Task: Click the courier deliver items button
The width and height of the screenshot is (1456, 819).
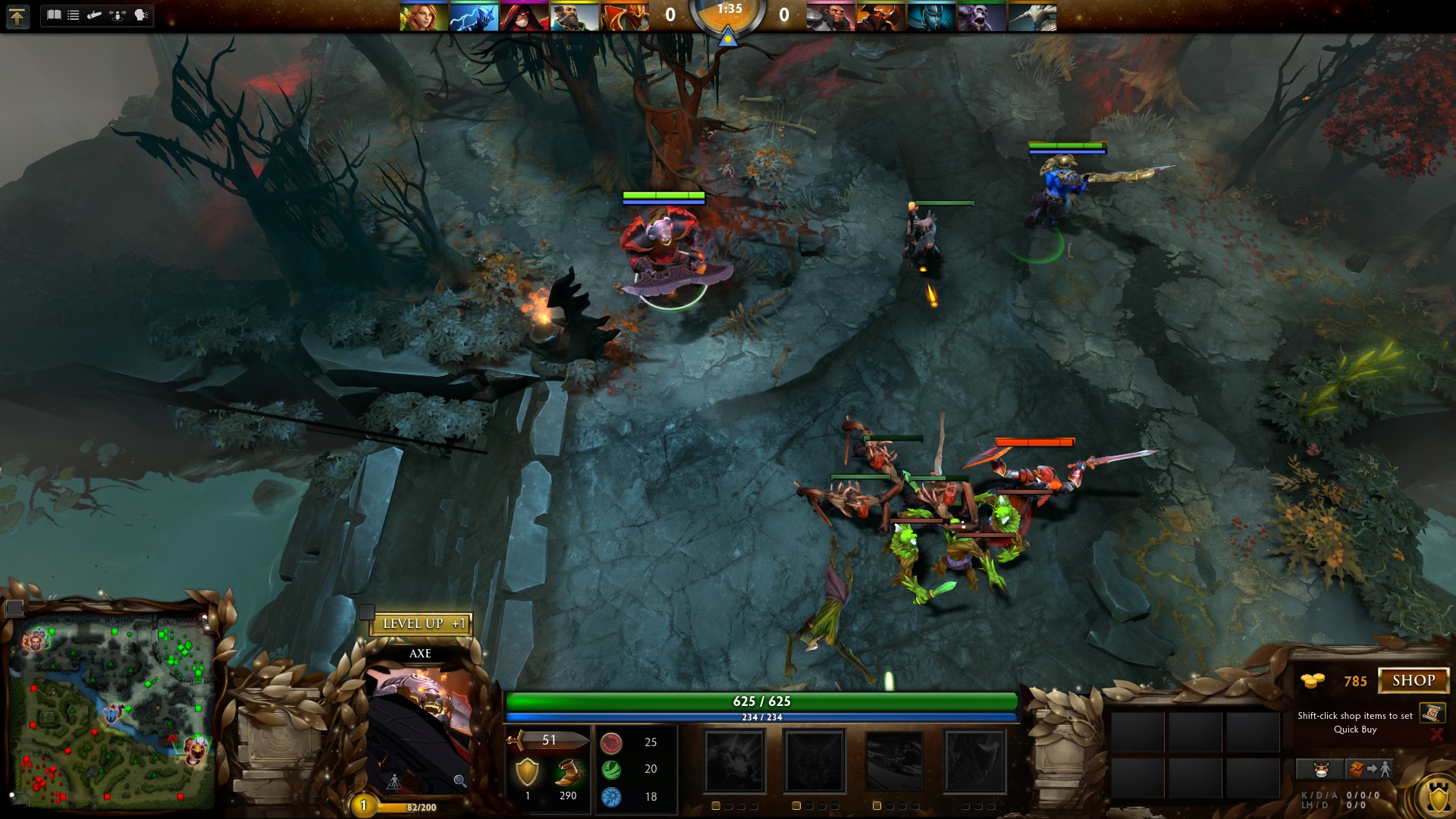Action: pos(1370,770)
